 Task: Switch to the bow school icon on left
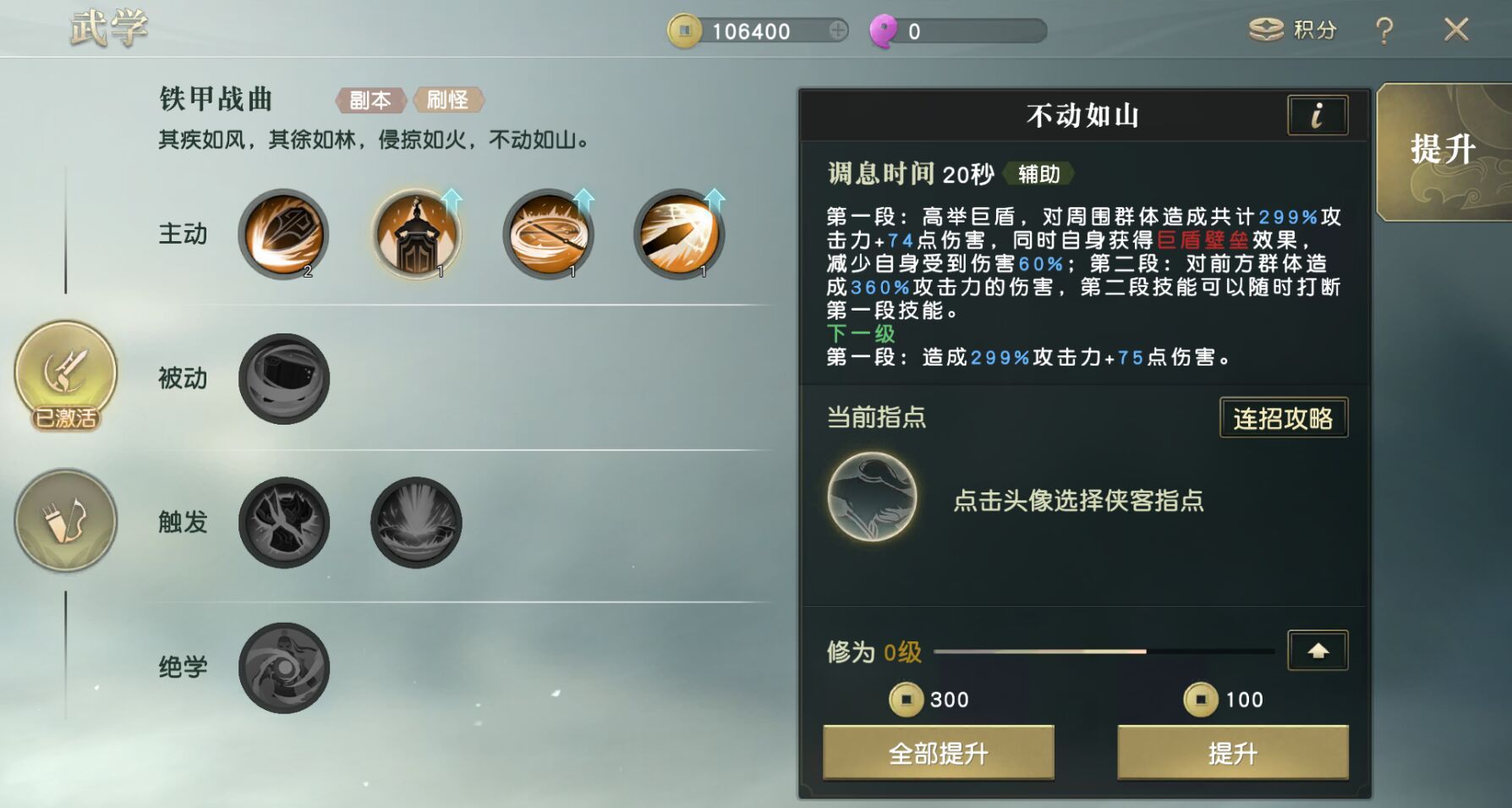tap(64, 522)
